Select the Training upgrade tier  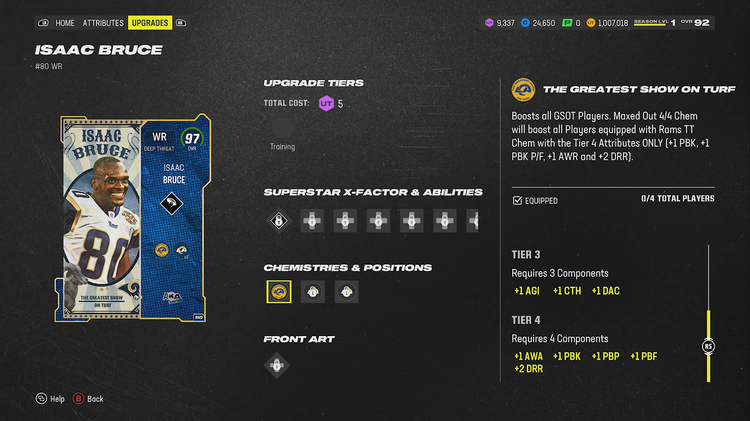click(x=282, y=128)
